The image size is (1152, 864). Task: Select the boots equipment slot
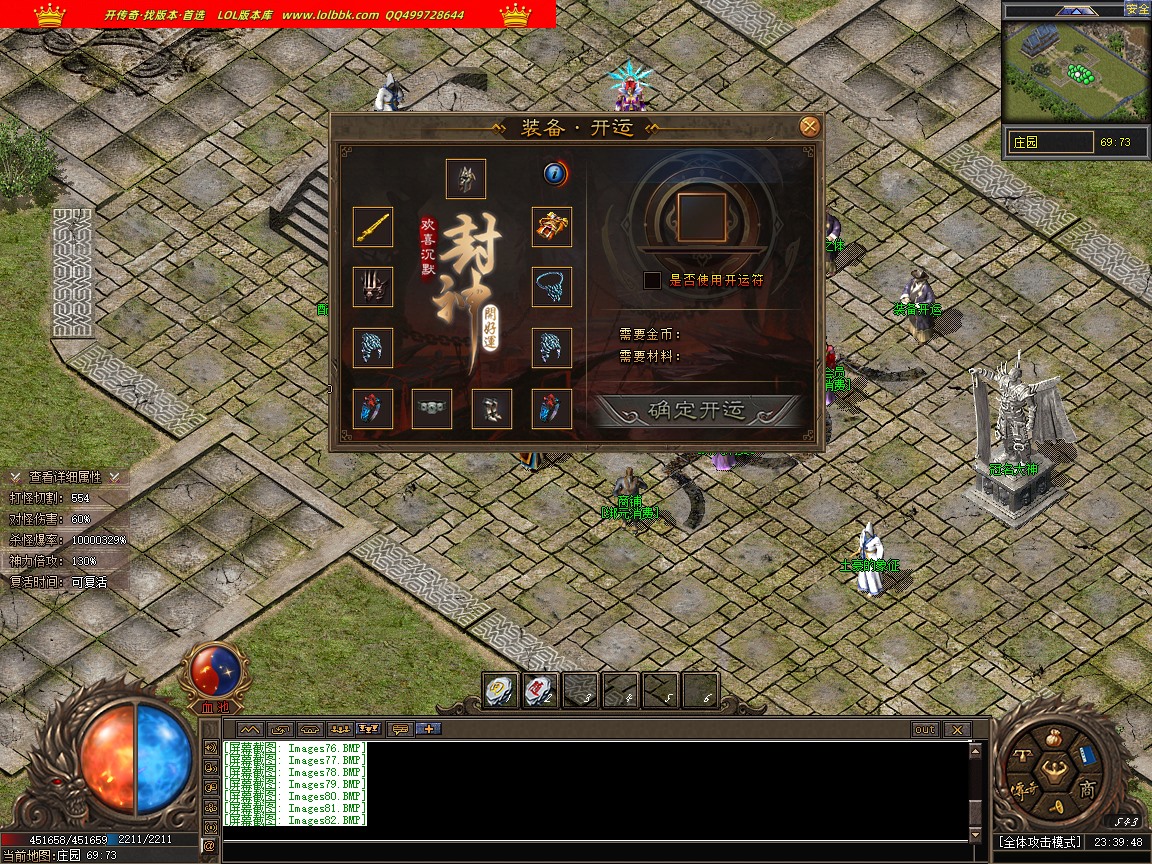tap(492, 409)
